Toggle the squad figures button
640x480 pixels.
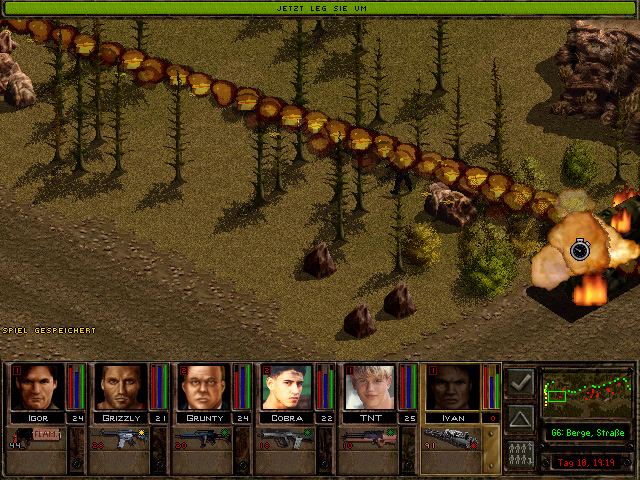[520, 453]
